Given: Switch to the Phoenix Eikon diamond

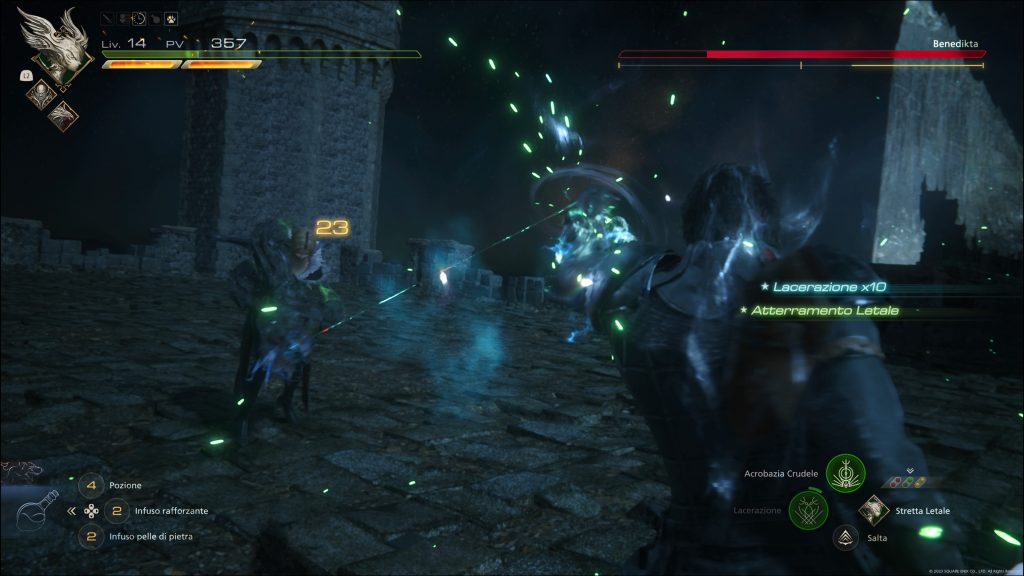Looking at the screenshot, I should pos(64,115).
